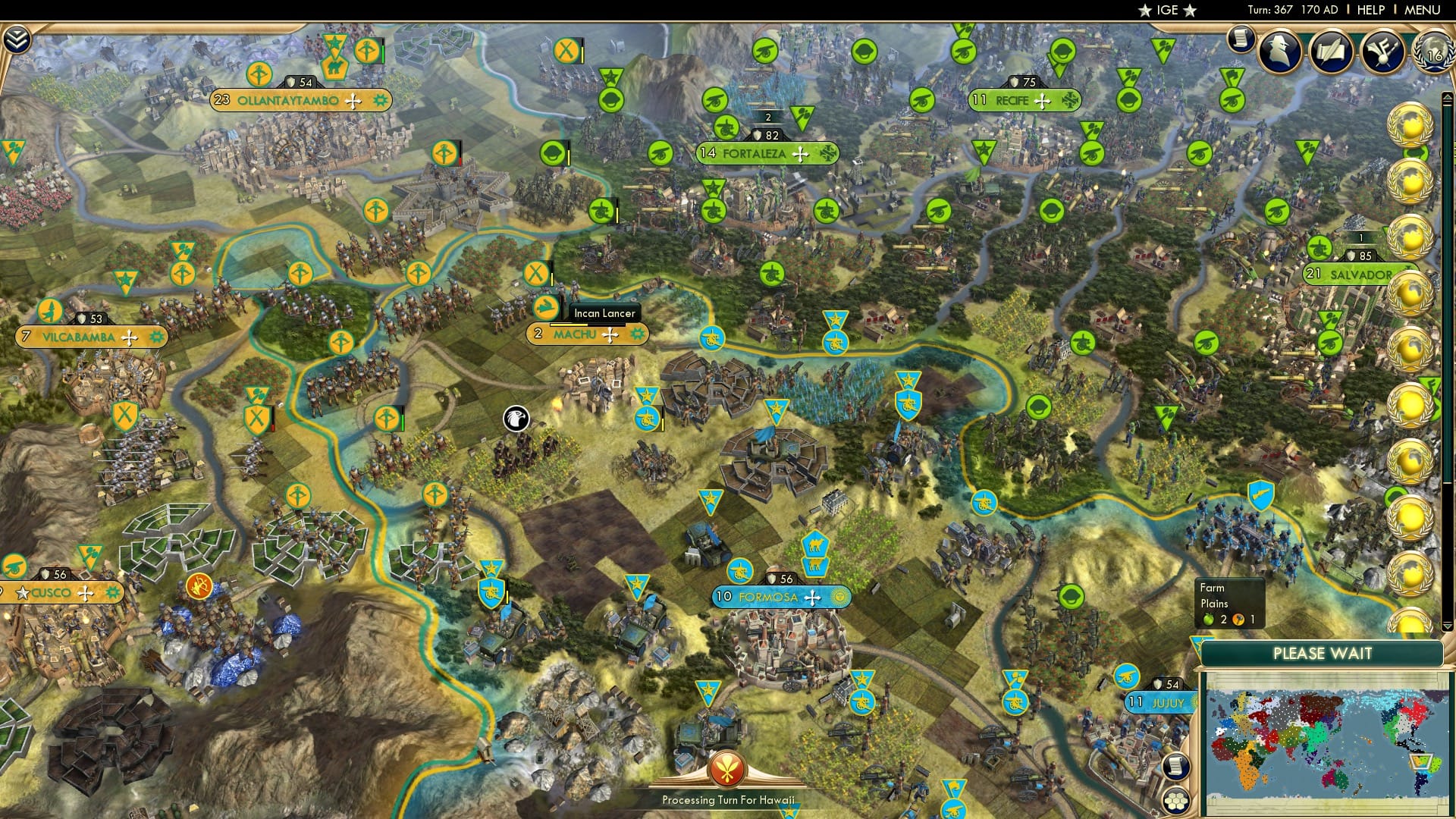Open Formosa city from its banner
Screen dimensions: 1456x819
(x=768, y=598)
